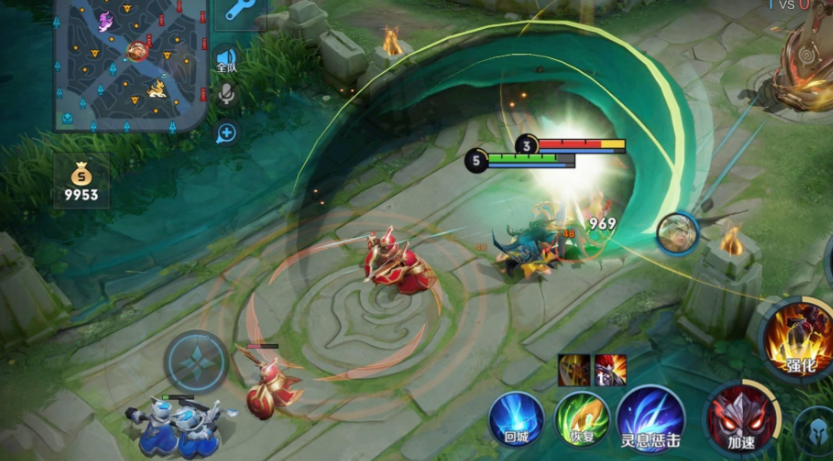The width and height of the screenshot is (833, 461).
Task: Use the 恢复 restore ability
Action: pos(582,418)
